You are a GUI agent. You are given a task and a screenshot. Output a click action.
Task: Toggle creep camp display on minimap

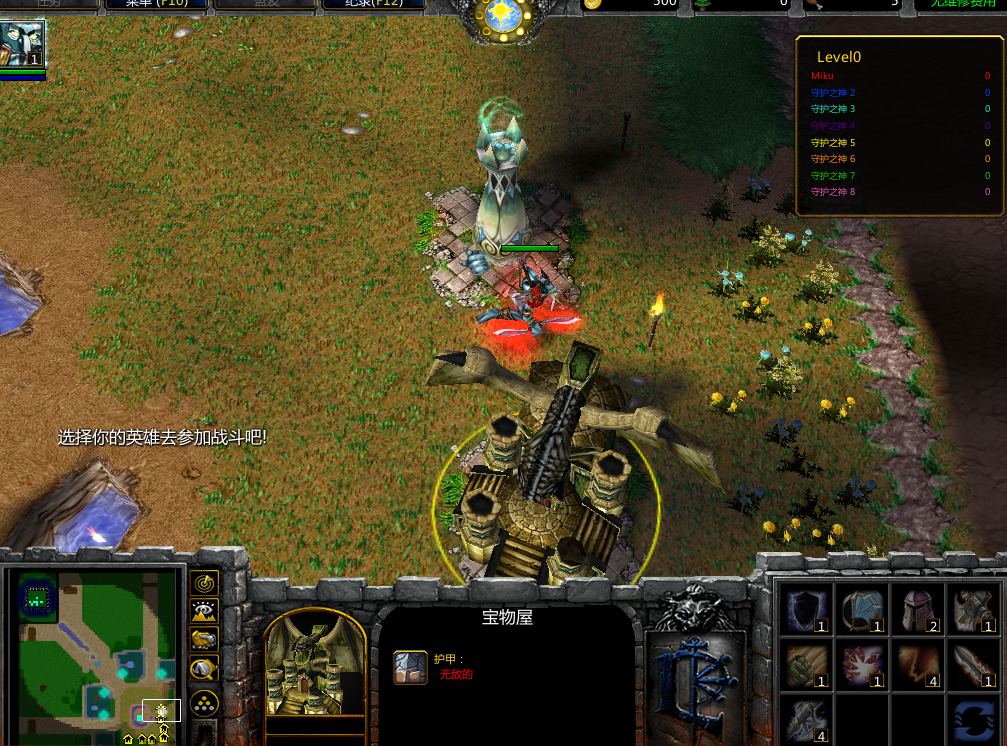(x=204, y=669)
